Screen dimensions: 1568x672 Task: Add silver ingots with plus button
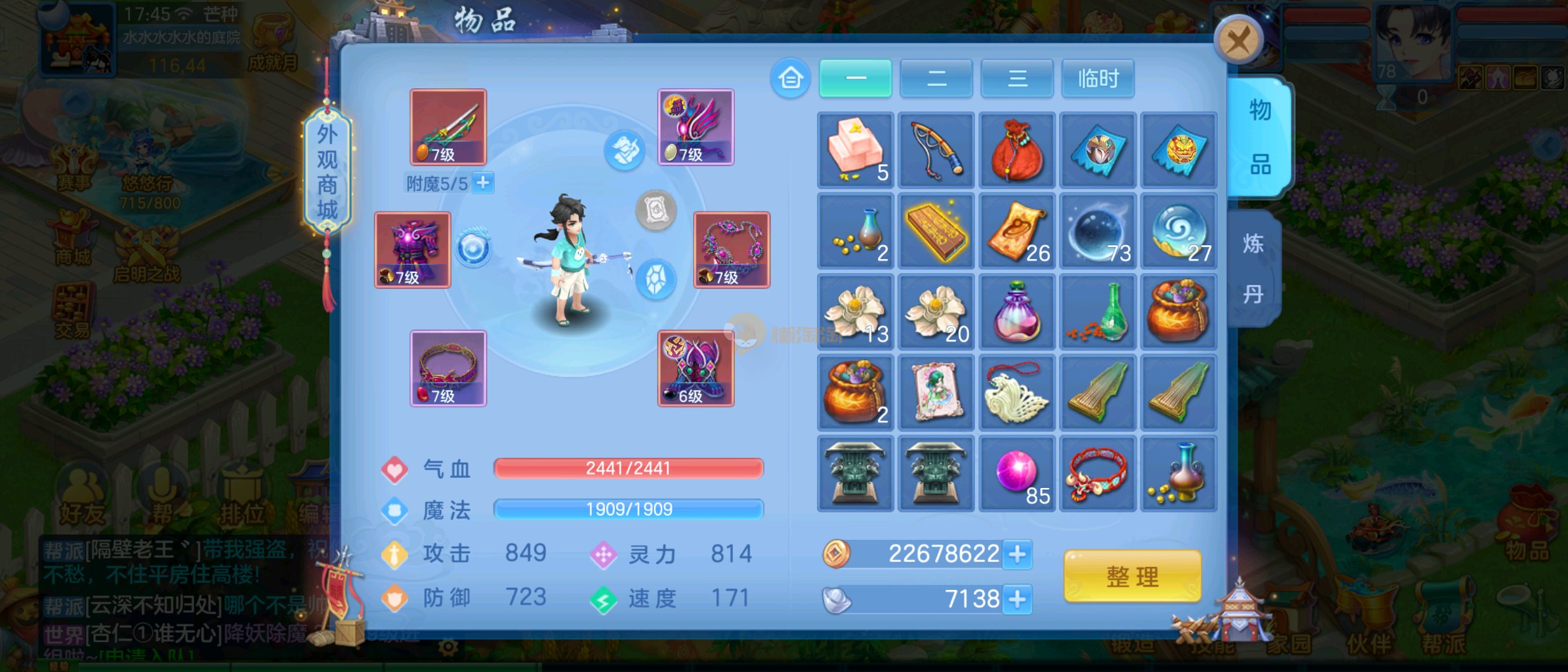click(x=1017, y=599)
